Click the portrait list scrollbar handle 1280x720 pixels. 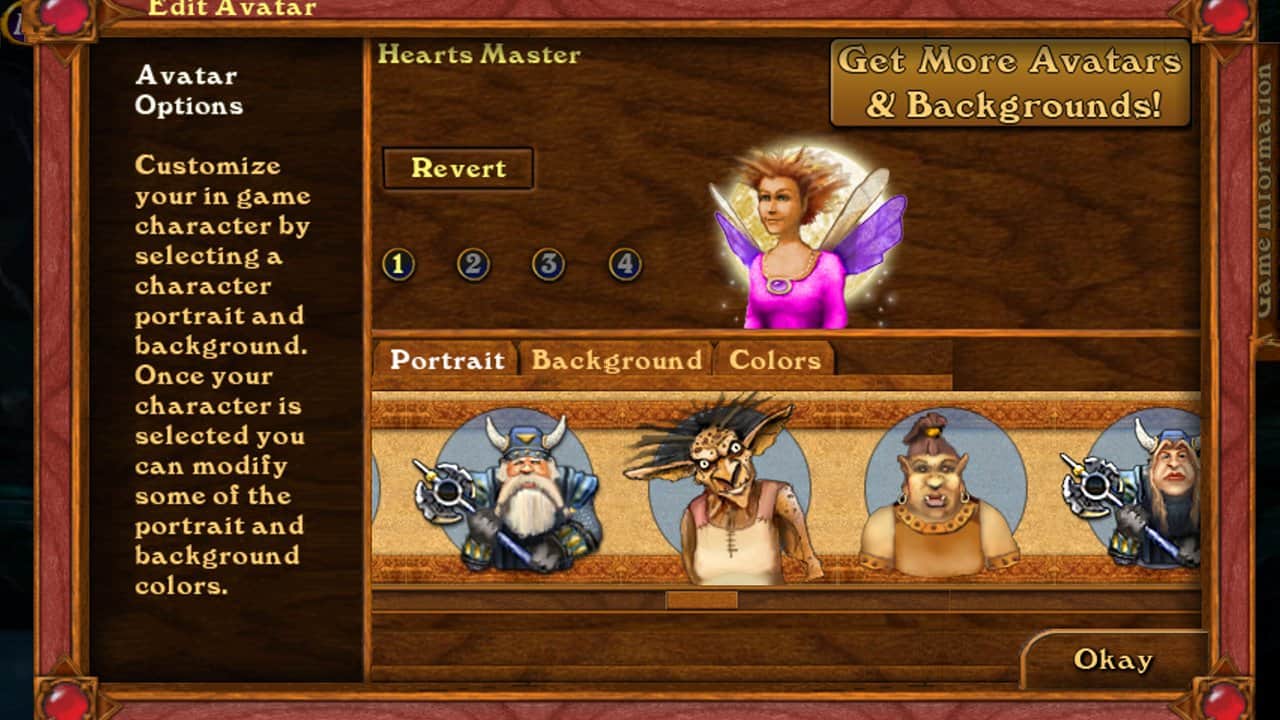pyautogui.click(x=702, y=600)
